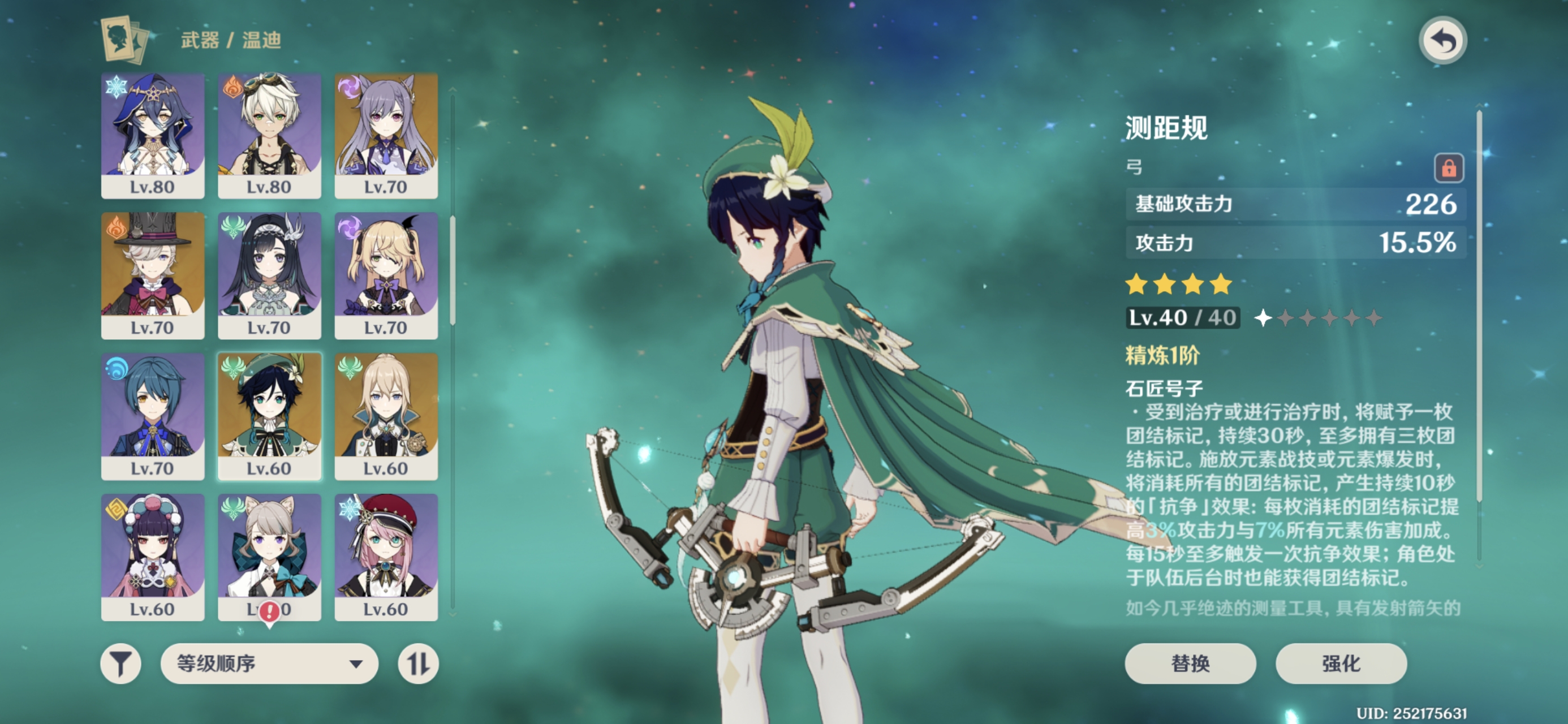Select the black-haired anemo character at Lv.70
This screenshot has height=724, width=1568.
click(x=269, y=275)
